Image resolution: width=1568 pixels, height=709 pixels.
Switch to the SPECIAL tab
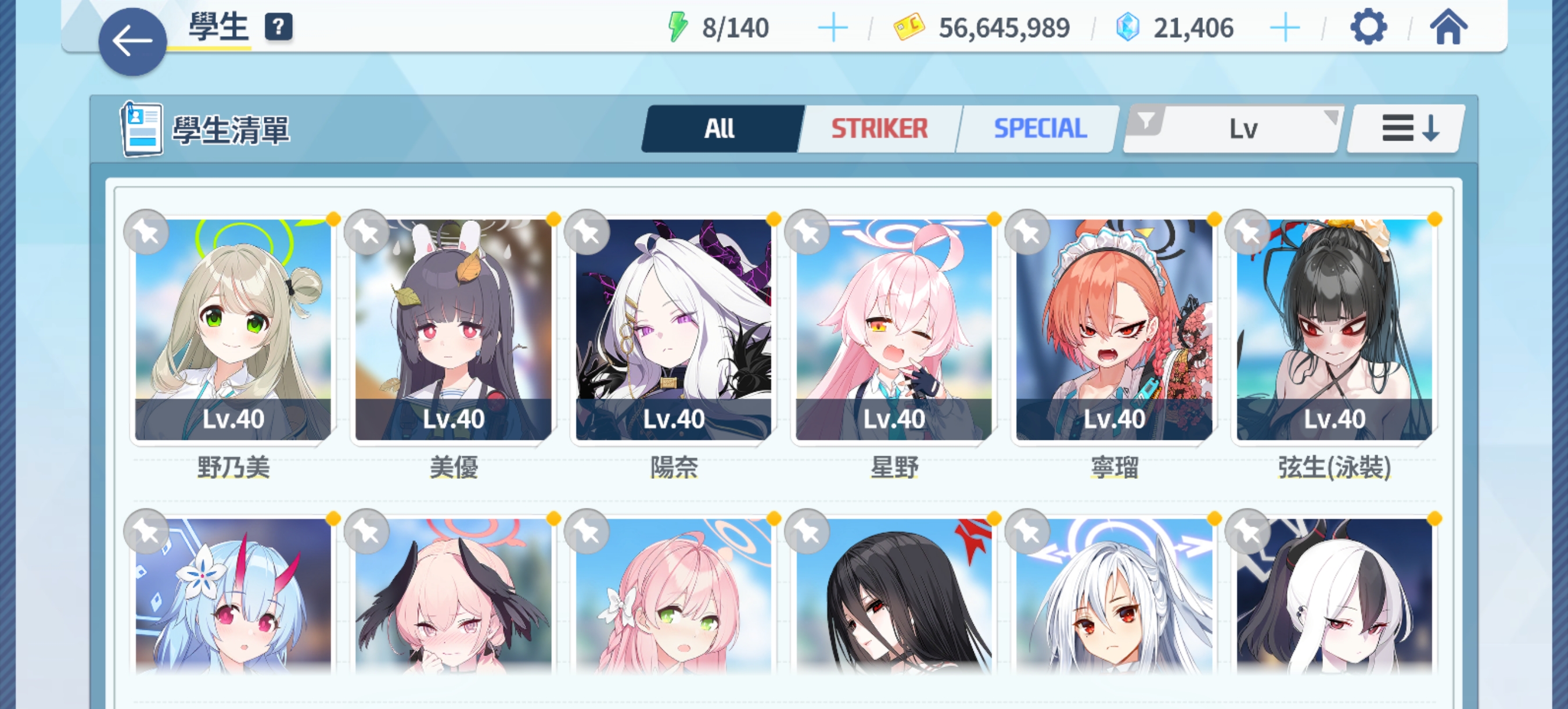1040,128
